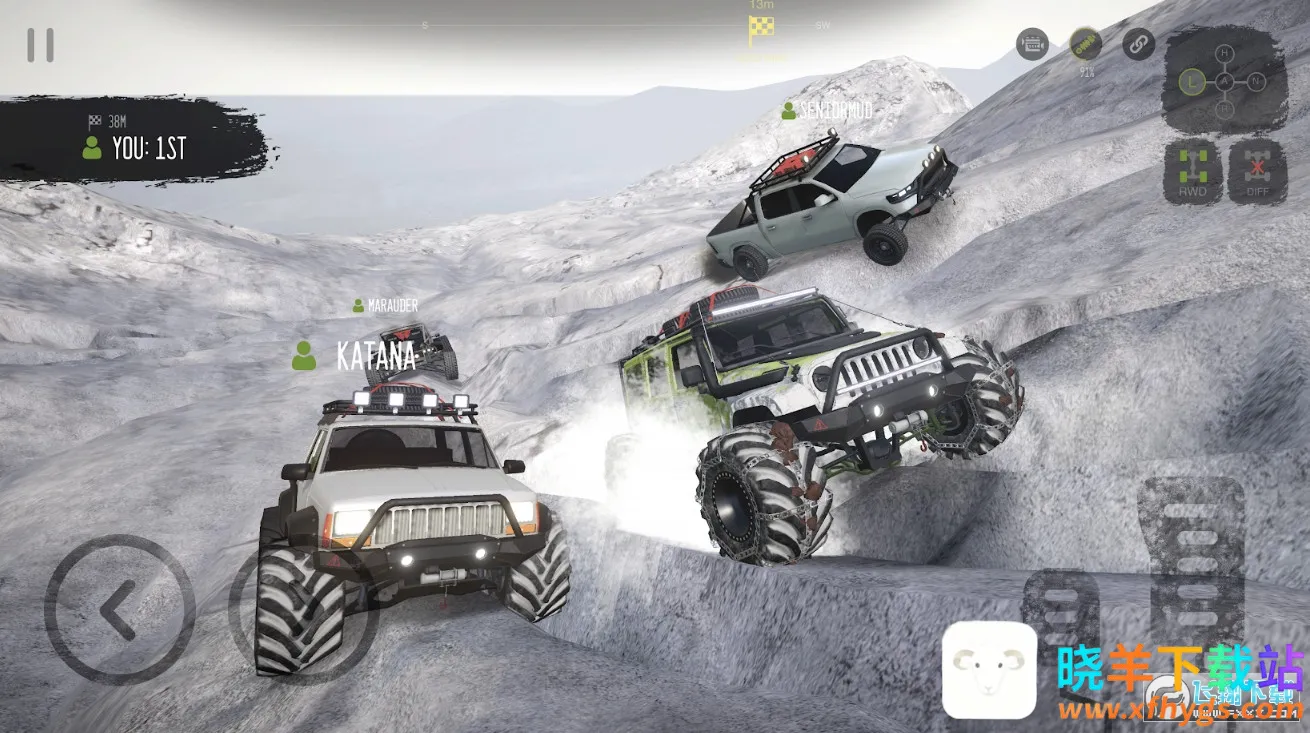Shift into N neutral gear
Viewport: 1310px width, 733px height.
(1254, 80)
